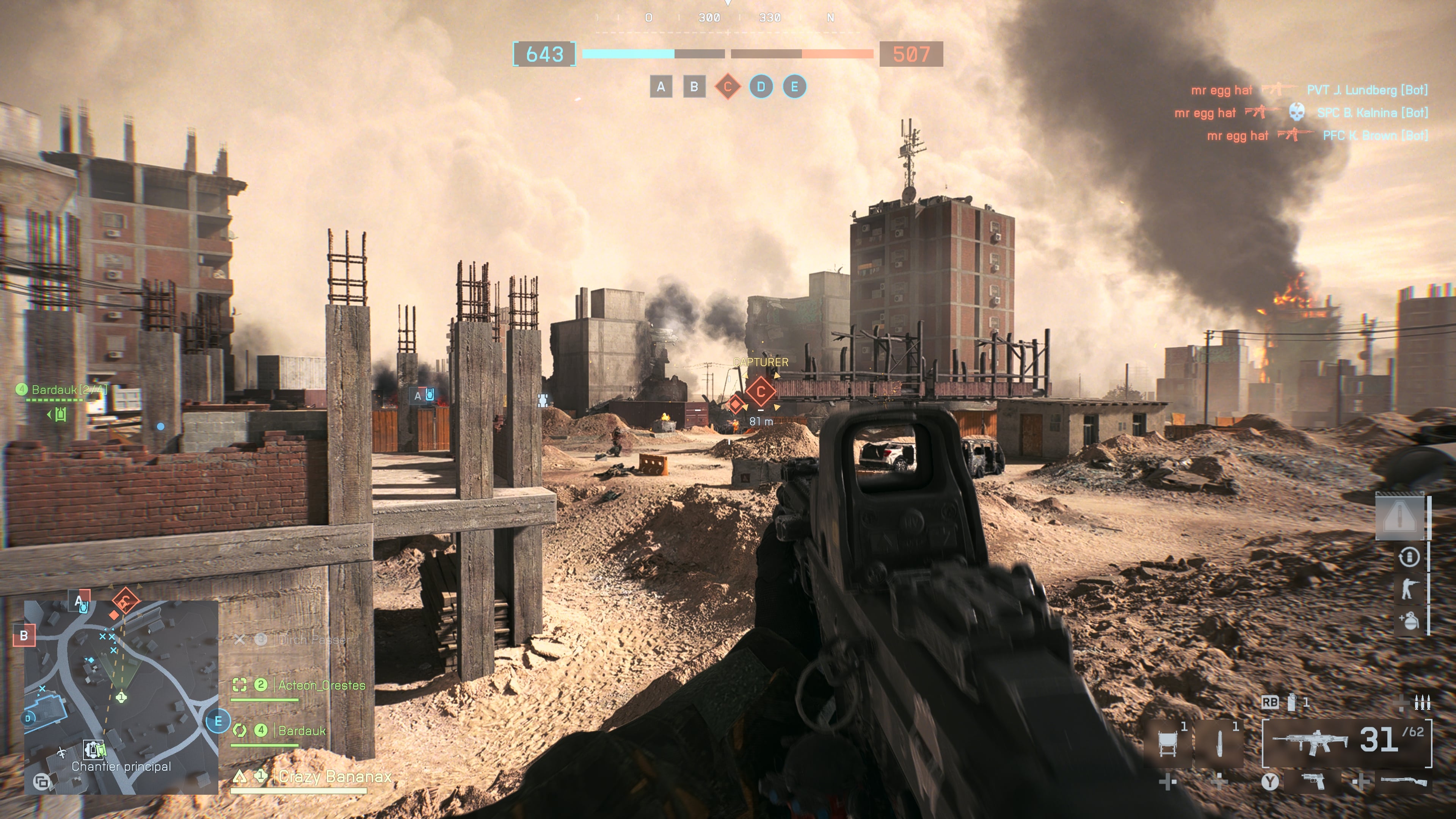The height and width of the screenshot is (819, 1456).
Task: Click the red B flag on the minimap edge
Action: 24,635
